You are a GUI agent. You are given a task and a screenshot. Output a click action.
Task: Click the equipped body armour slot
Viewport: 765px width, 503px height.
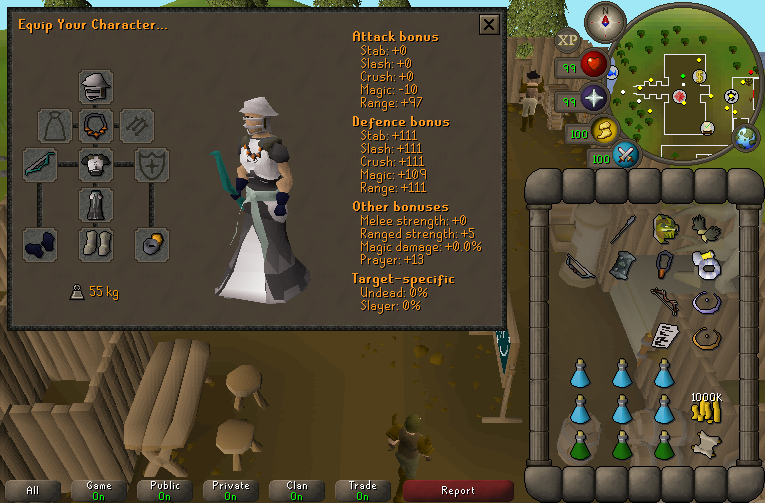96,163
